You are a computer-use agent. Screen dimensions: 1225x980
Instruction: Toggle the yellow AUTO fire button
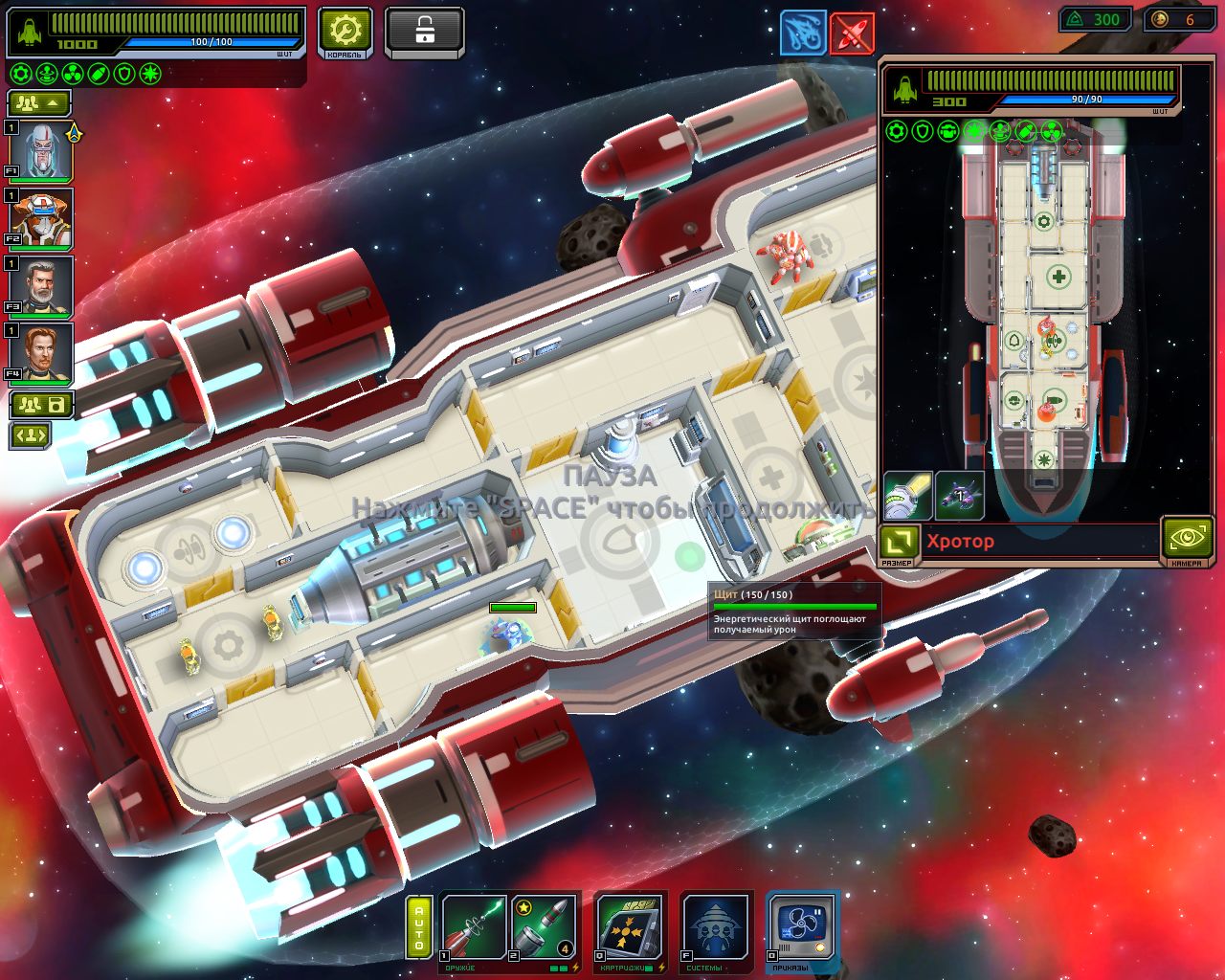point(419,926)
